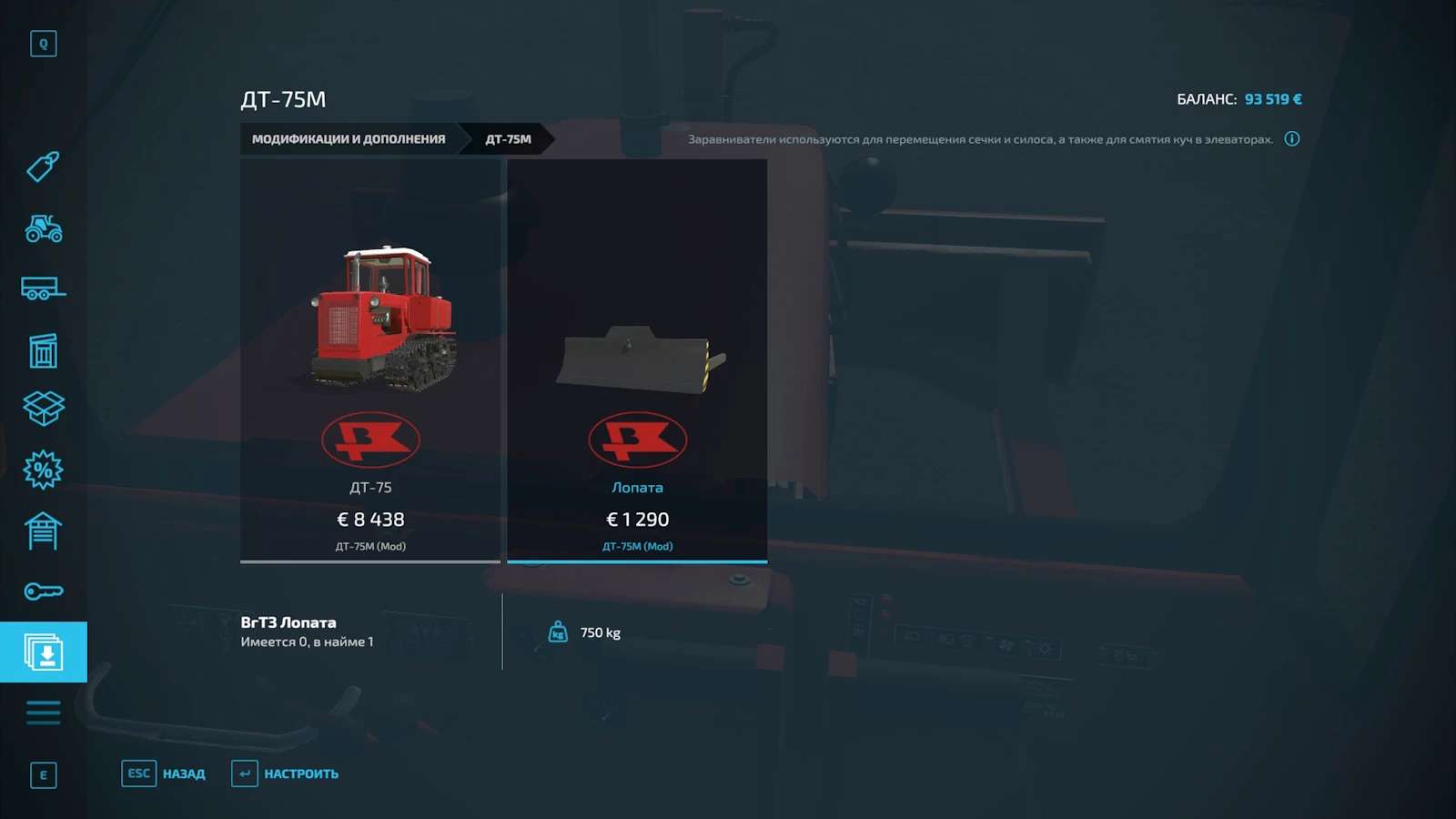Image resolution: width=1456 pixels, height=819 pixels.
Task: Open the three-line list menu icon
Action: pos(43,713)
